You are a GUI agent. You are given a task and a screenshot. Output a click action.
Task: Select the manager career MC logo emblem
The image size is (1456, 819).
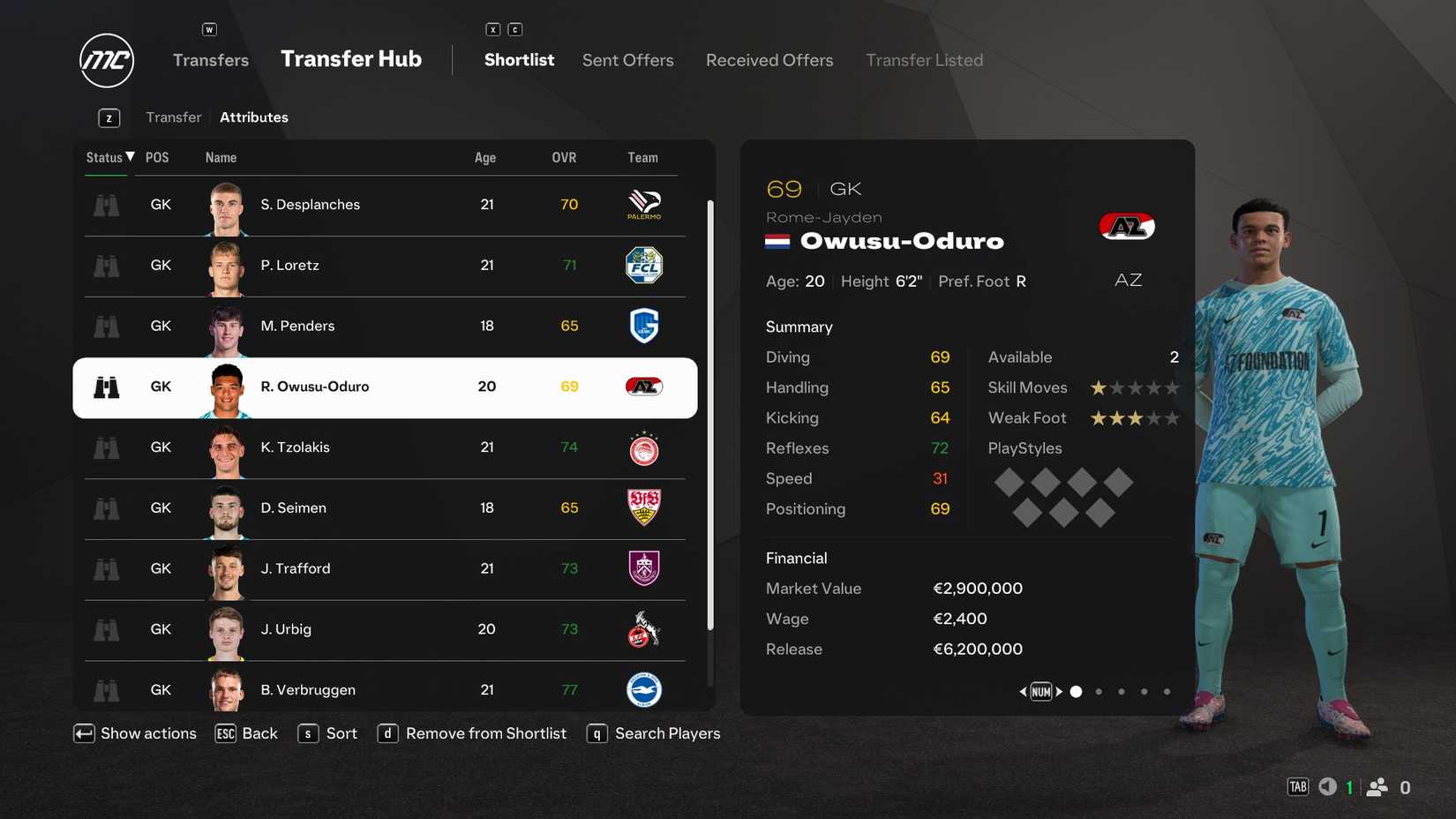[106, 60]
